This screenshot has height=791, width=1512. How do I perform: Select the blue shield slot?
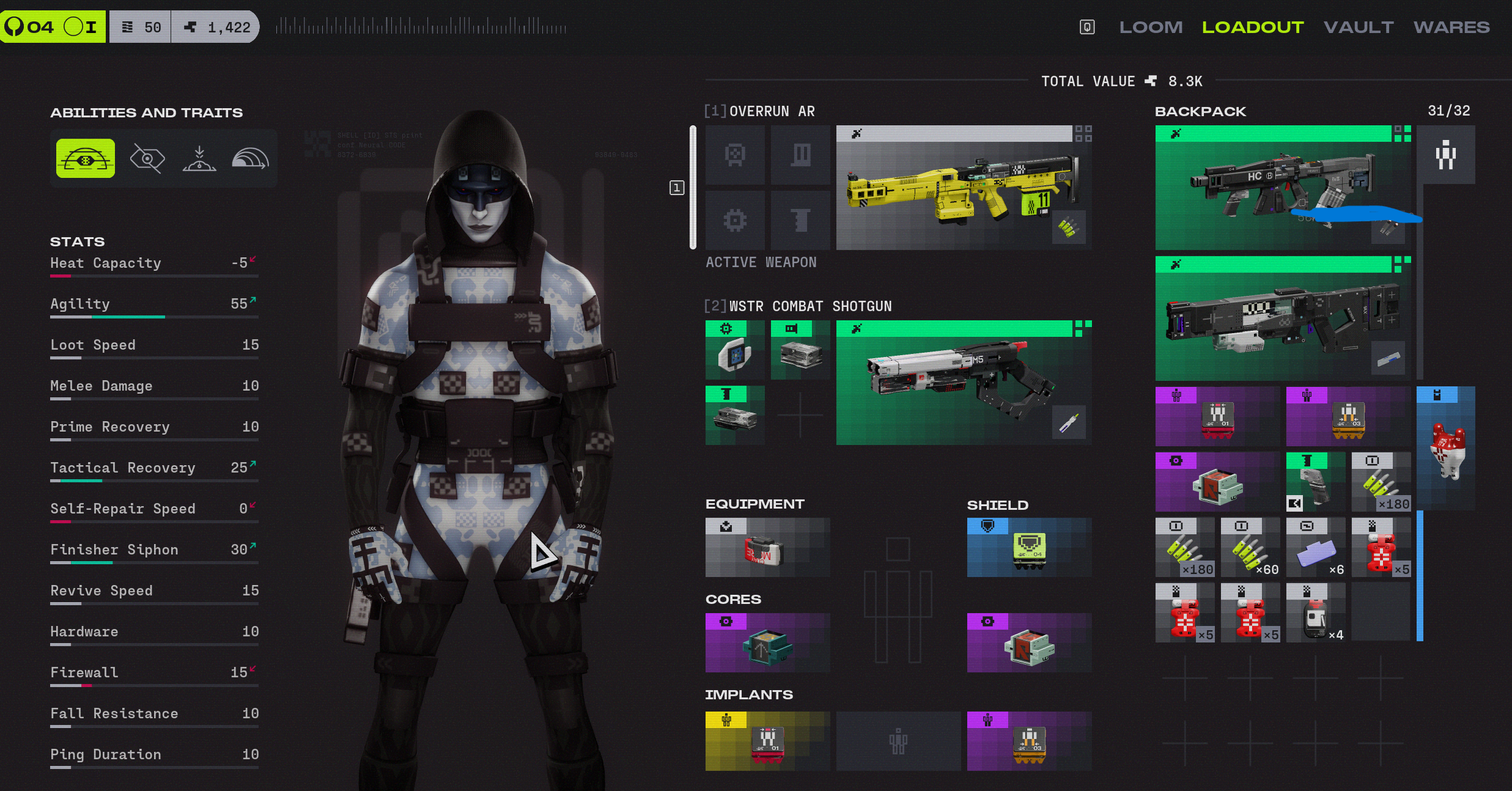coord(1029,548)
